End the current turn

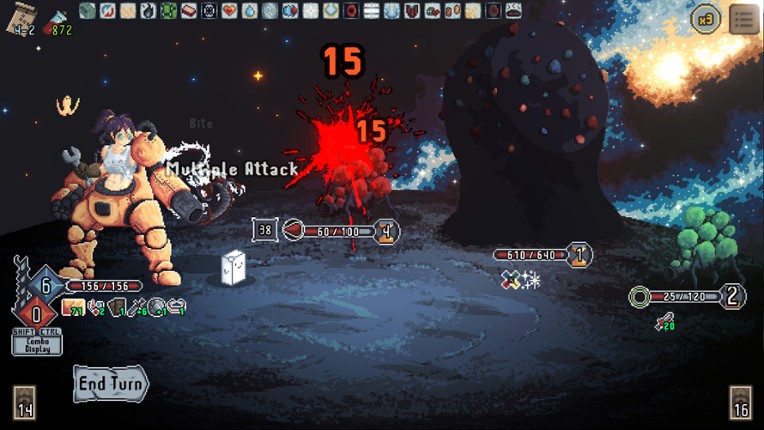click(110, 384)
